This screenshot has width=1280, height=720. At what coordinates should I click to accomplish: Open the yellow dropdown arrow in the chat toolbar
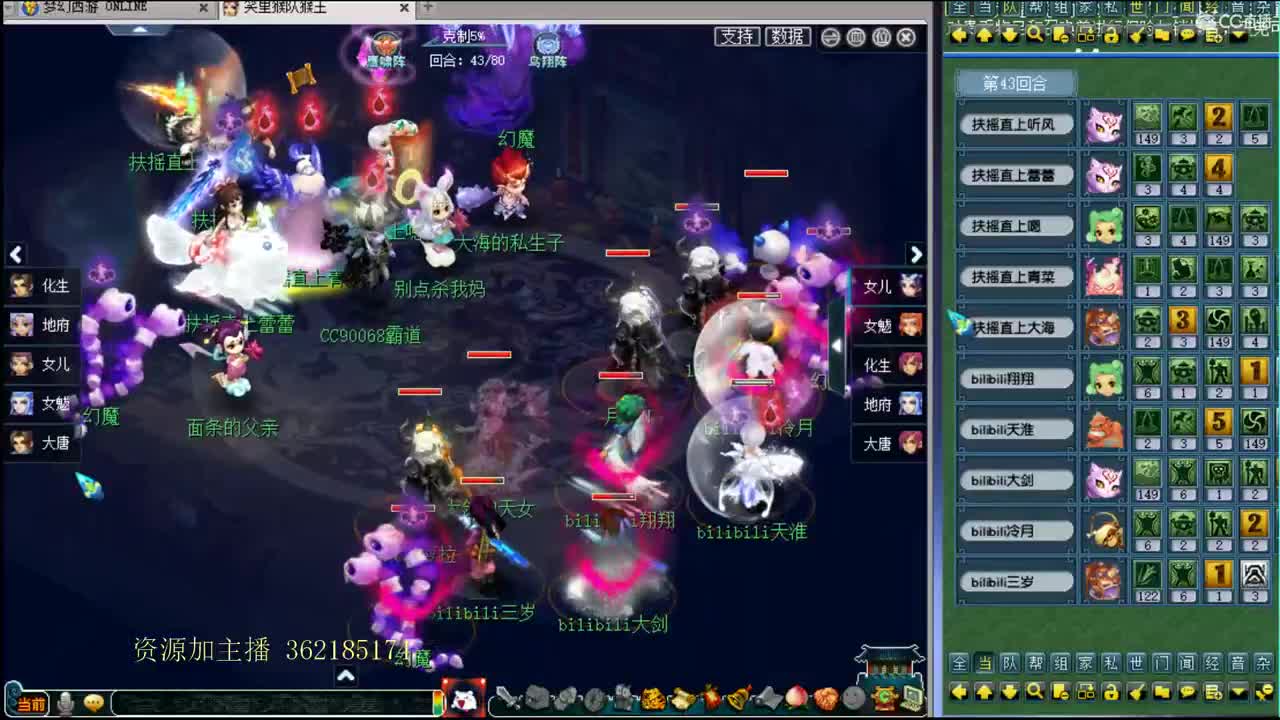1238,692
